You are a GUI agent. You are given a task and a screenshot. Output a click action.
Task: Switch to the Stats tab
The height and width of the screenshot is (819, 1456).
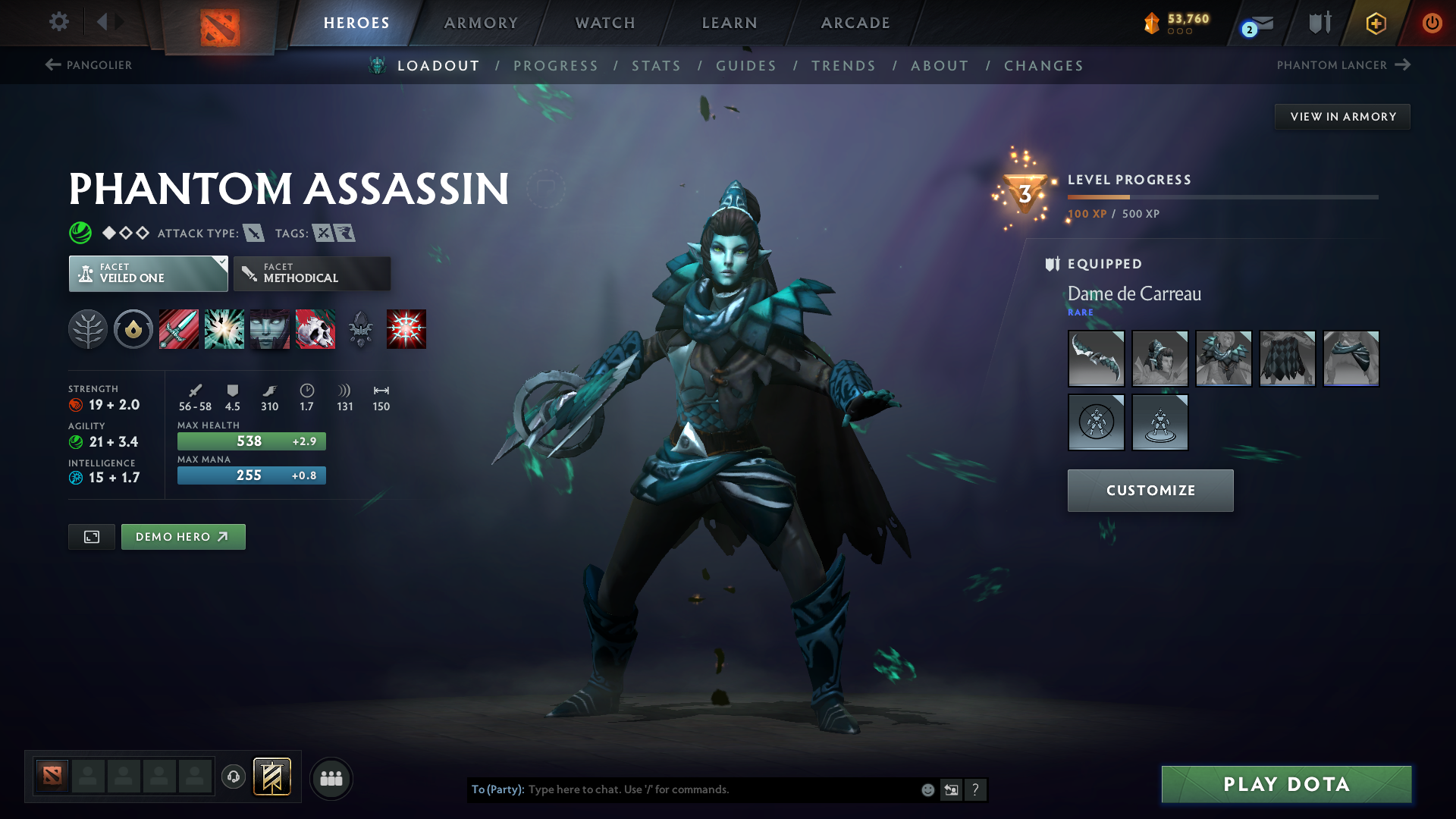[x=656, y=66]
